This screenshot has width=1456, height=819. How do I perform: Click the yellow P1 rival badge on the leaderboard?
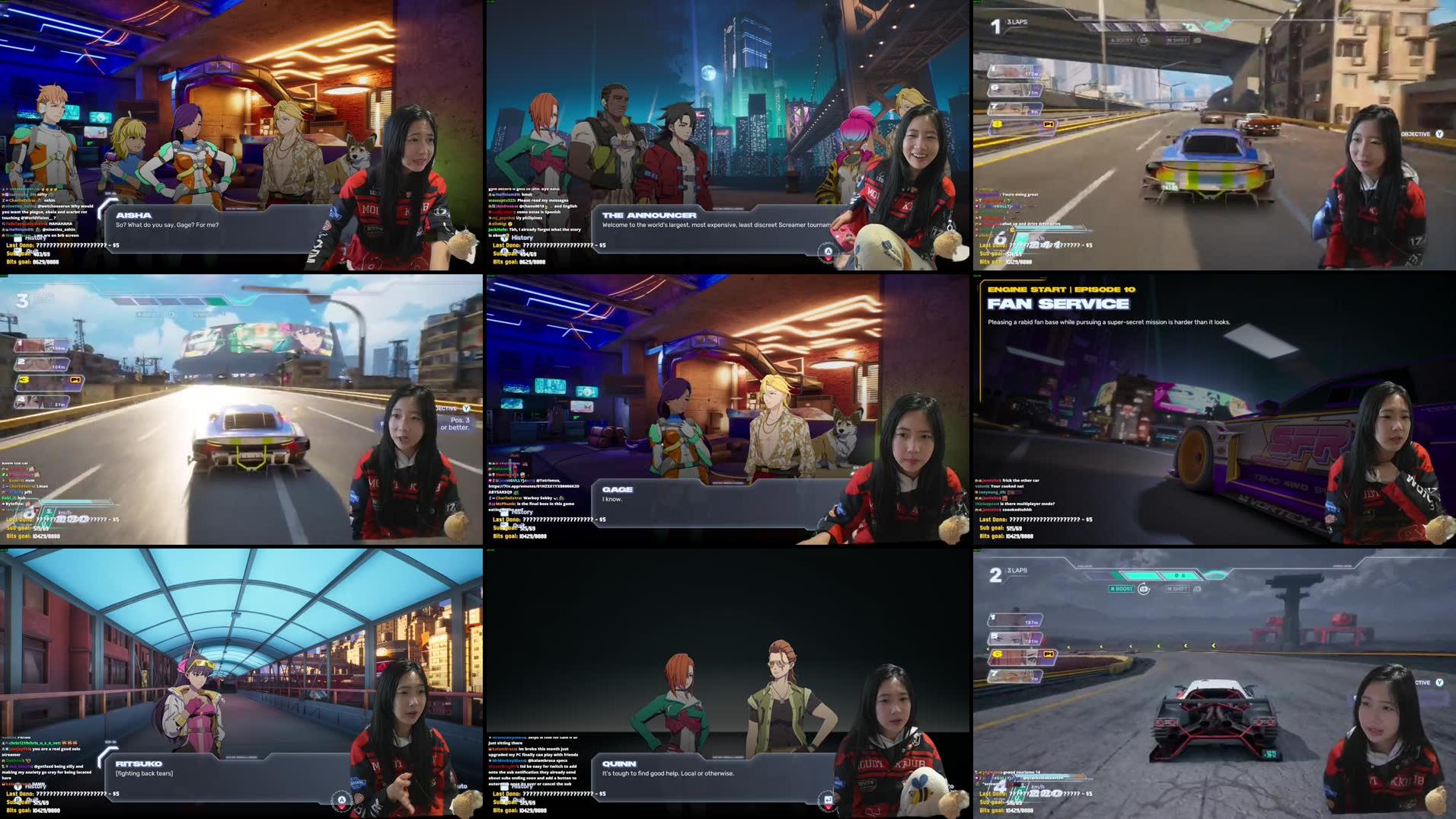1048,124
